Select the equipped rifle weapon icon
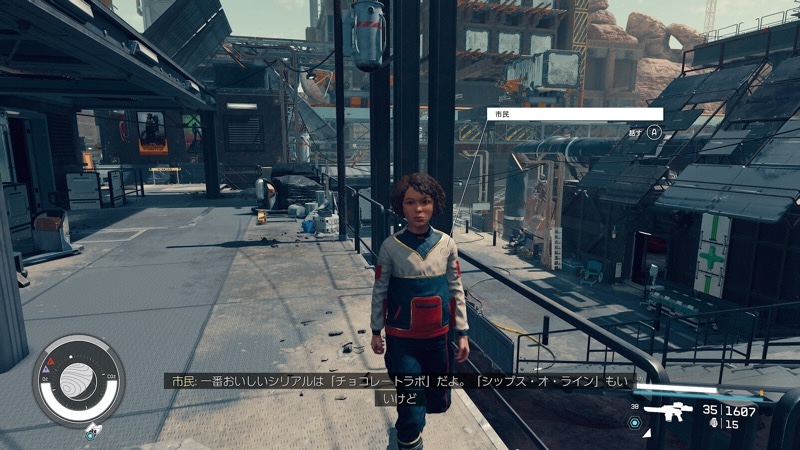The height and width of the screenshot is (450, 800). [x=669, y=412]
